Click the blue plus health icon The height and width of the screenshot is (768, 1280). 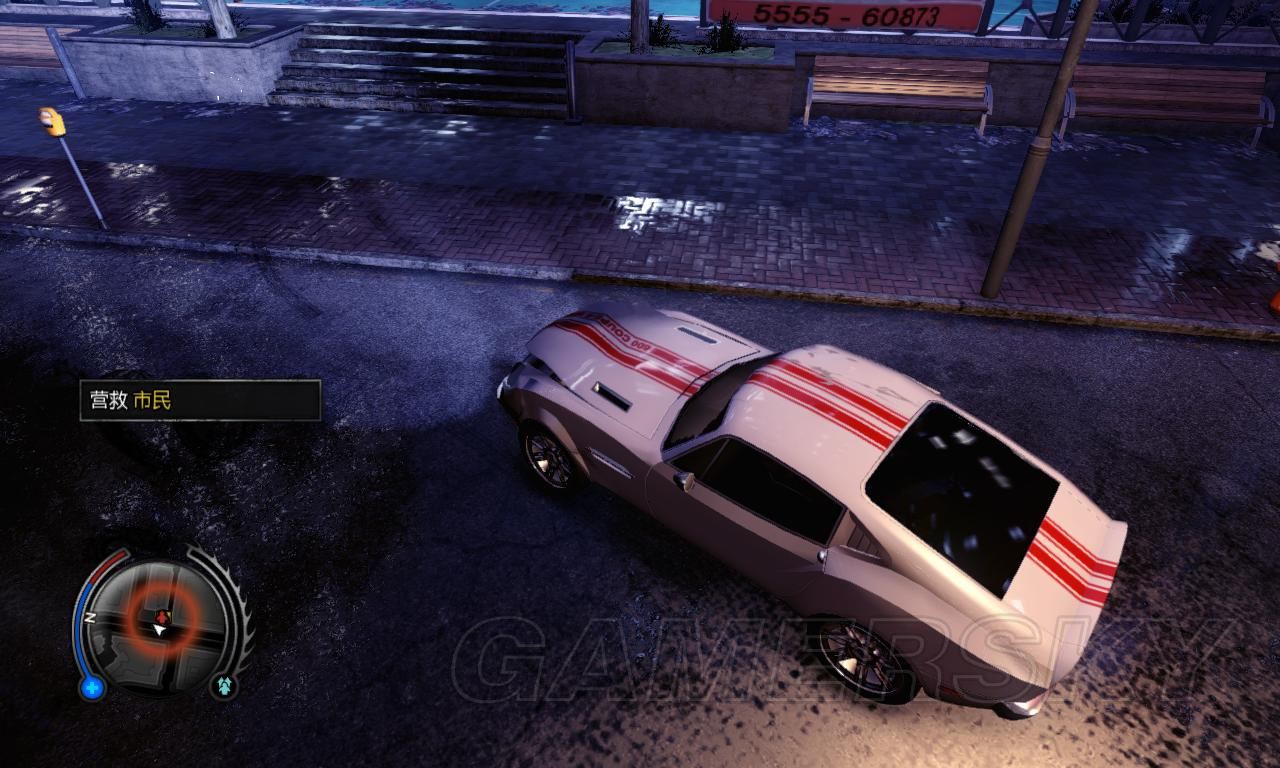pyautogui.click(x=93, y=687)
